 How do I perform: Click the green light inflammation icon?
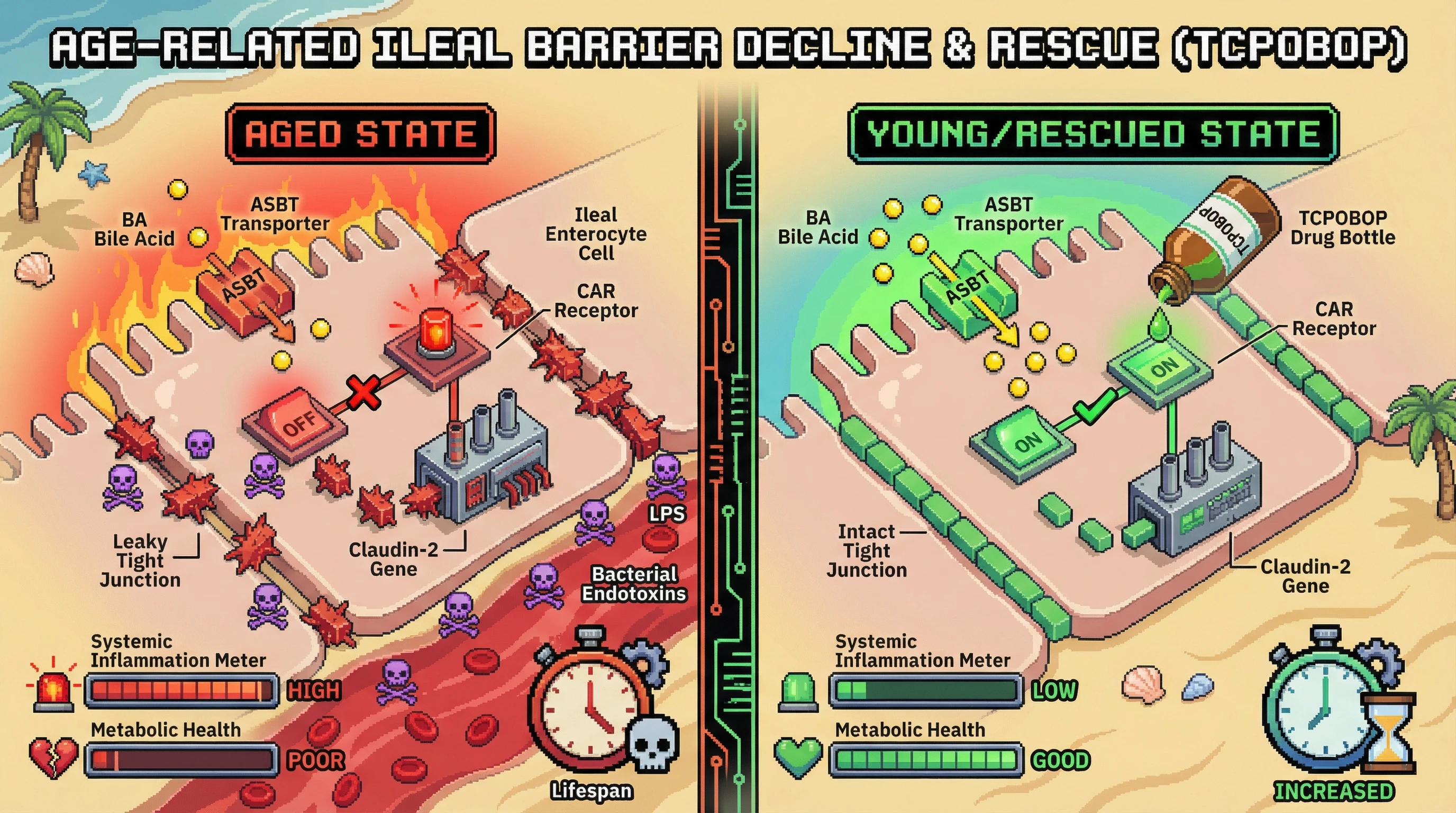(x=797, y=691)
